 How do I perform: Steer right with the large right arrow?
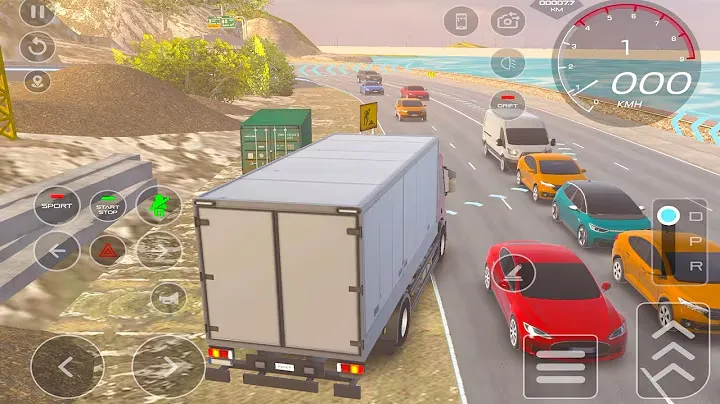point(168,366)
